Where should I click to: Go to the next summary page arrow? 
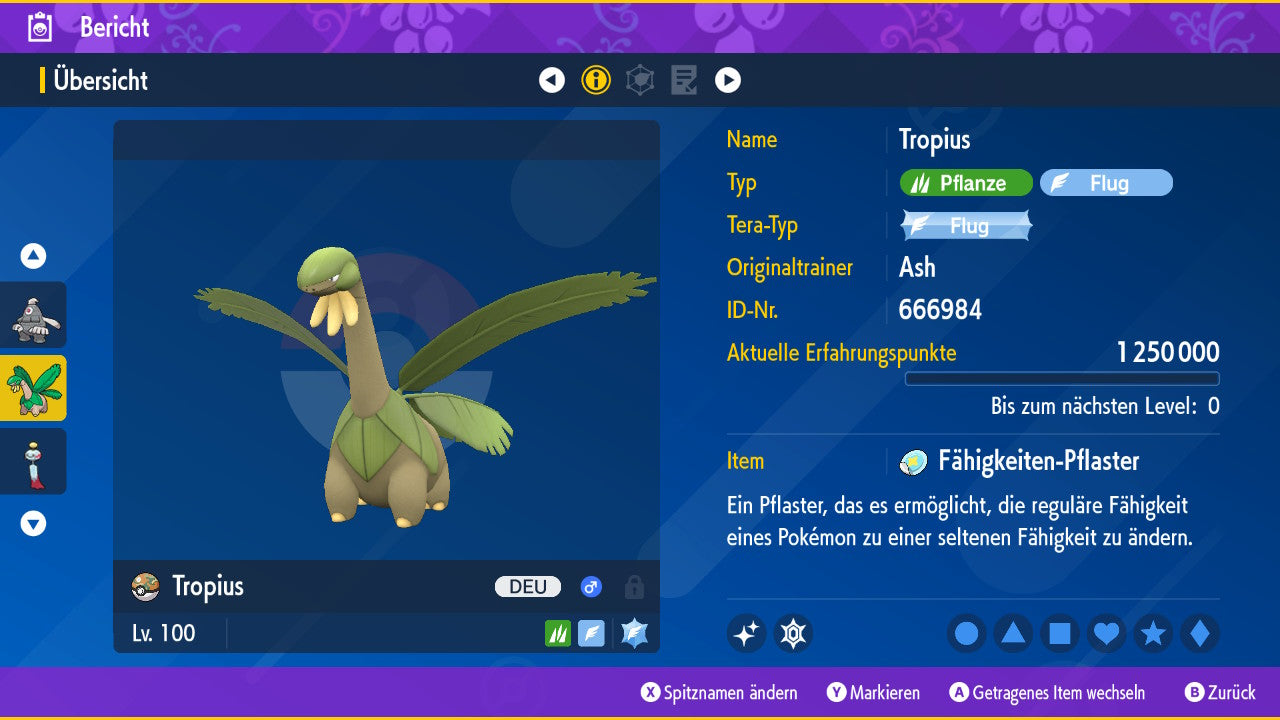(x=728, y=80)
